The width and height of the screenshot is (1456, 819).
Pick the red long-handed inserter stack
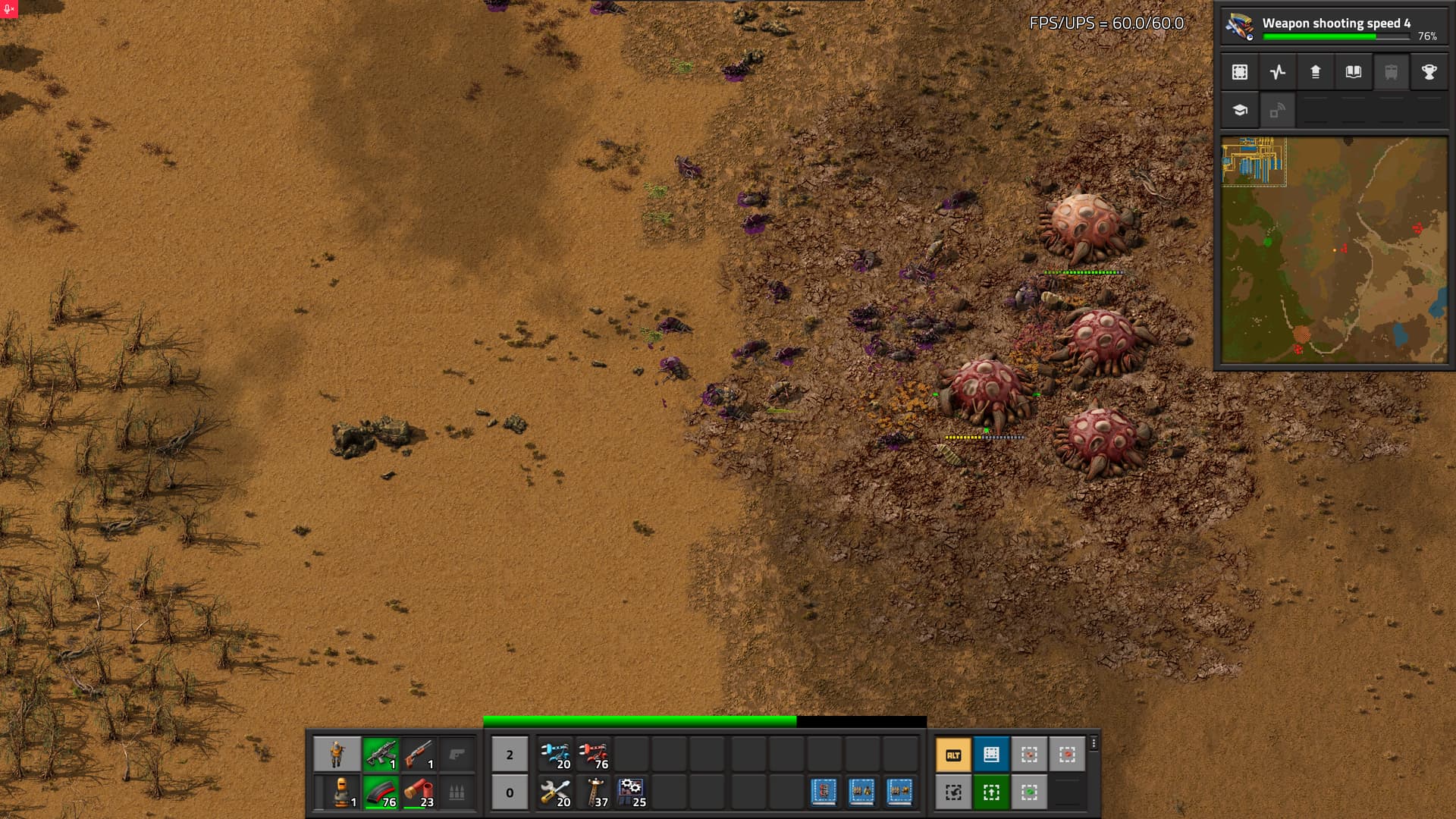pyautogui.click(x=593, y=754)
